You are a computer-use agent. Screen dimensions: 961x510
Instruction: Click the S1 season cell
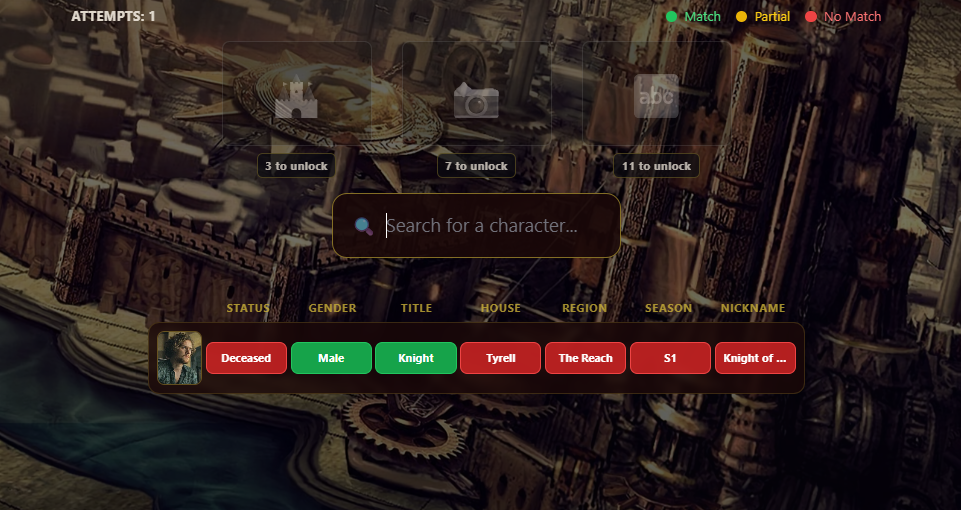tap(670, 358)
